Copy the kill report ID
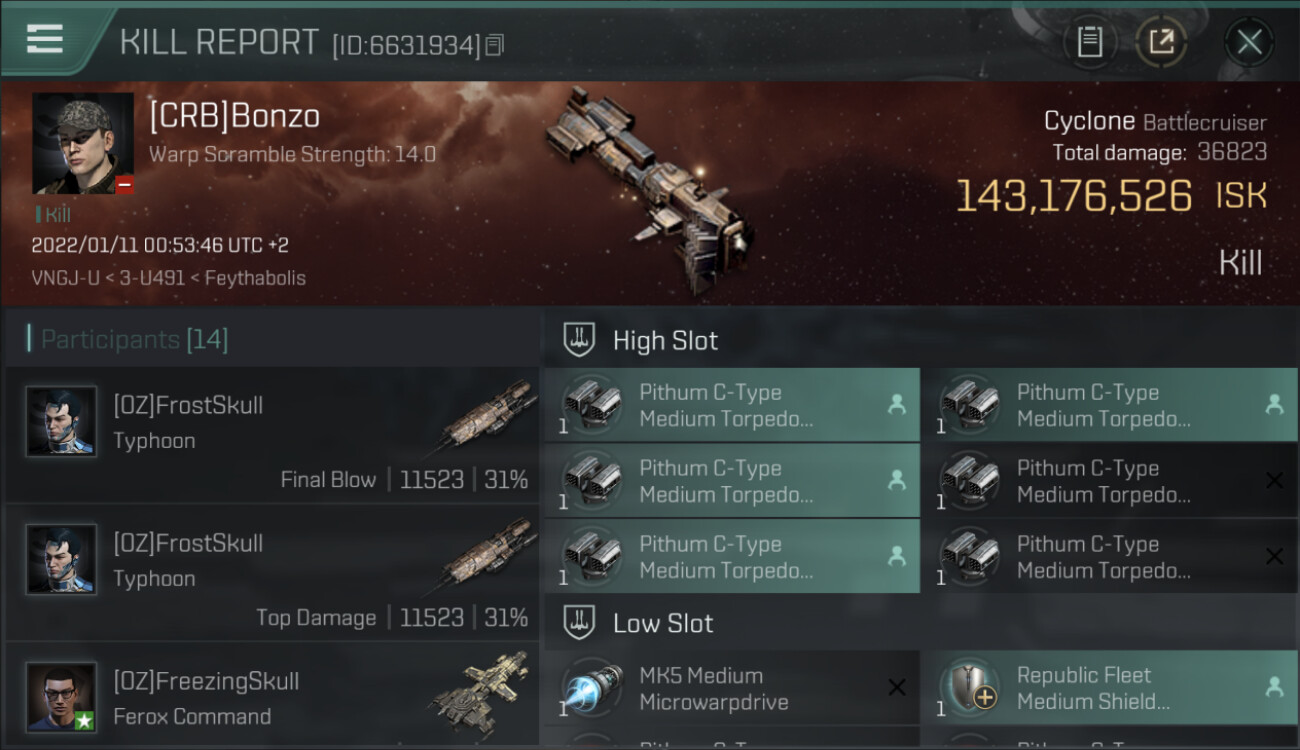Screen dimensions: 1300x750 [x=495, y=45]
